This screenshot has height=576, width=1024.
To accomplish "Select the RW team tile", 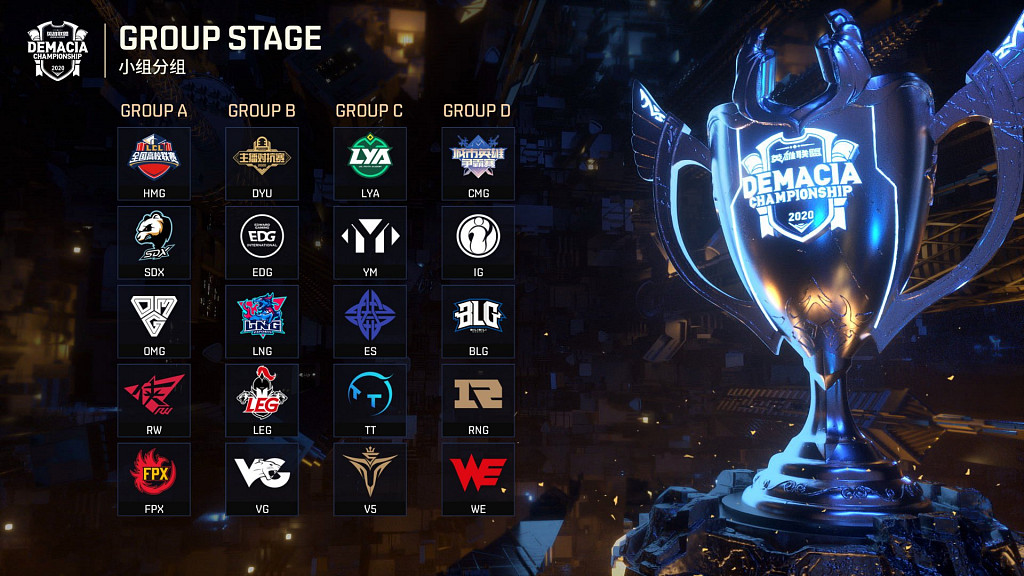I will [x=154, y=401].
